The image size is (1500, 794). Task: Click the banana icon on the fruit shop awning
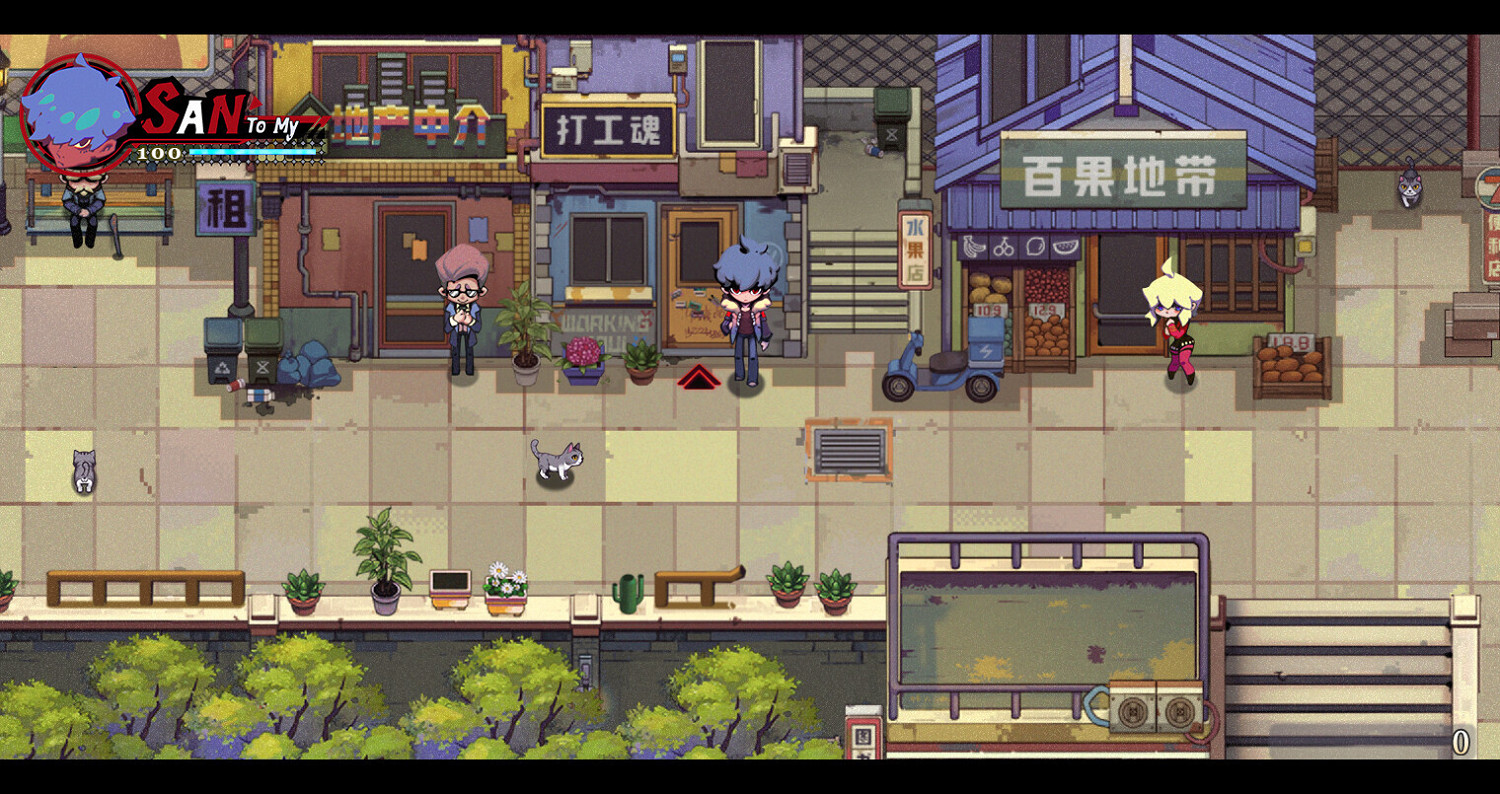click(975, 246)
